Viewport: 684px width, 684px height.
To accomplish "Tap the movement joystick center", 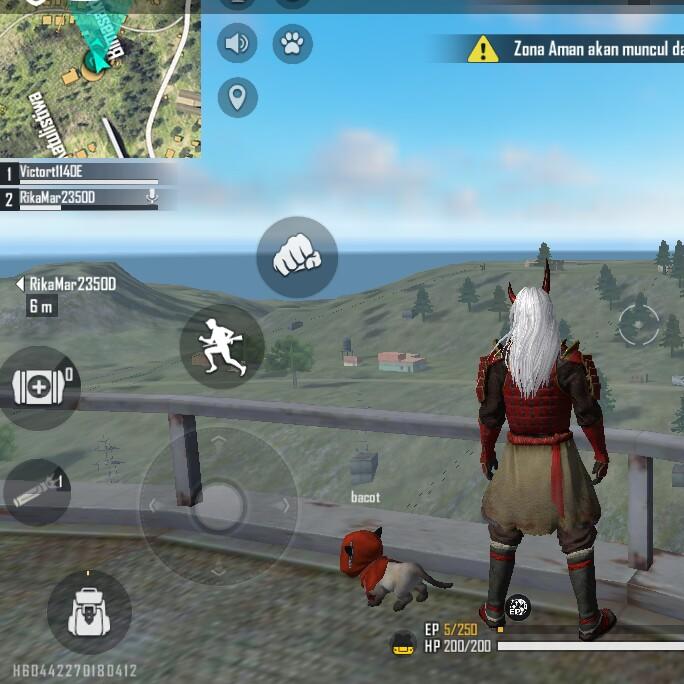I will click(218, 506).
